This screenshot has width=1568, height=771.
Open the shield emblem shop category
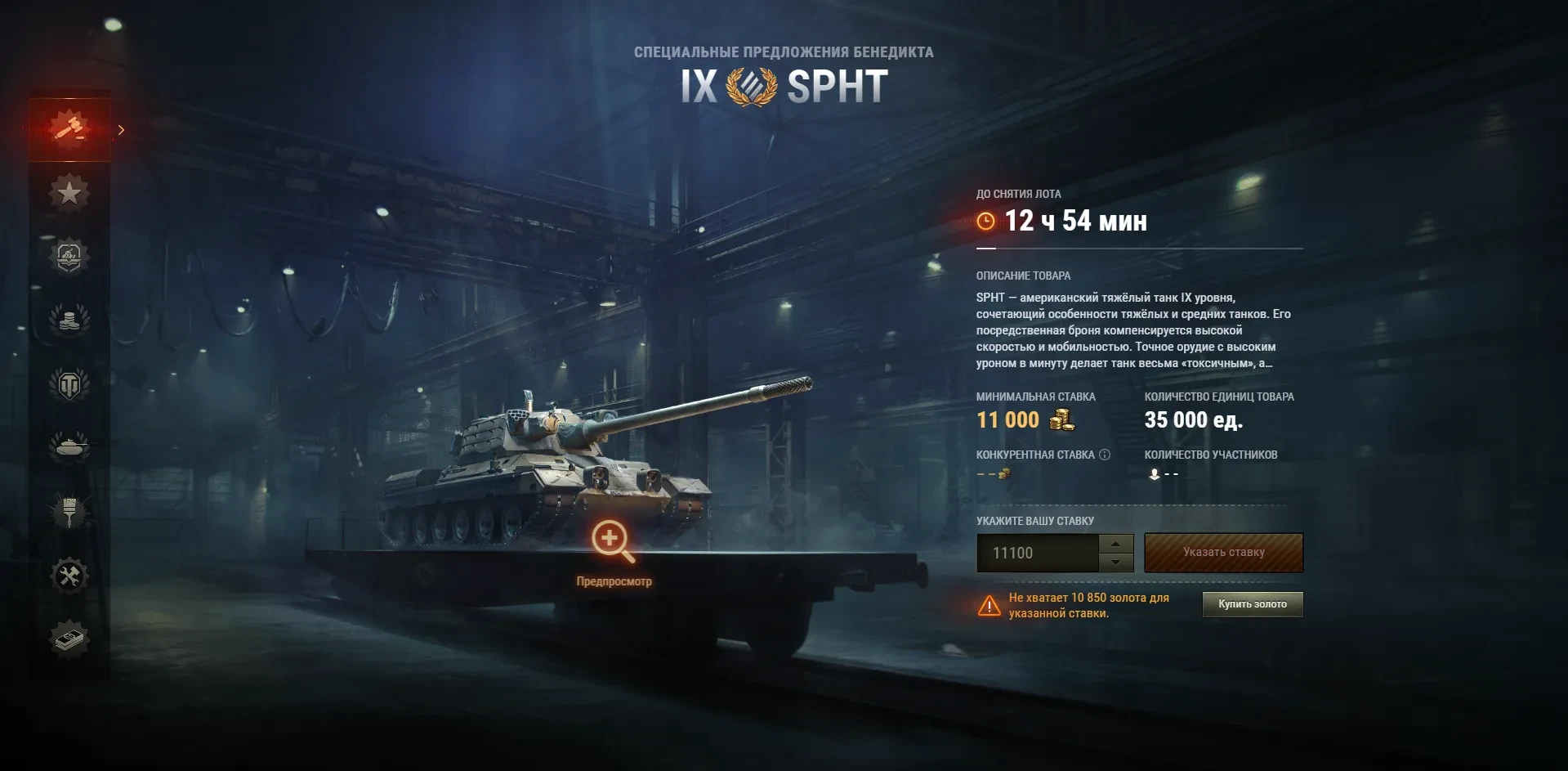click(x=69, y=257)
